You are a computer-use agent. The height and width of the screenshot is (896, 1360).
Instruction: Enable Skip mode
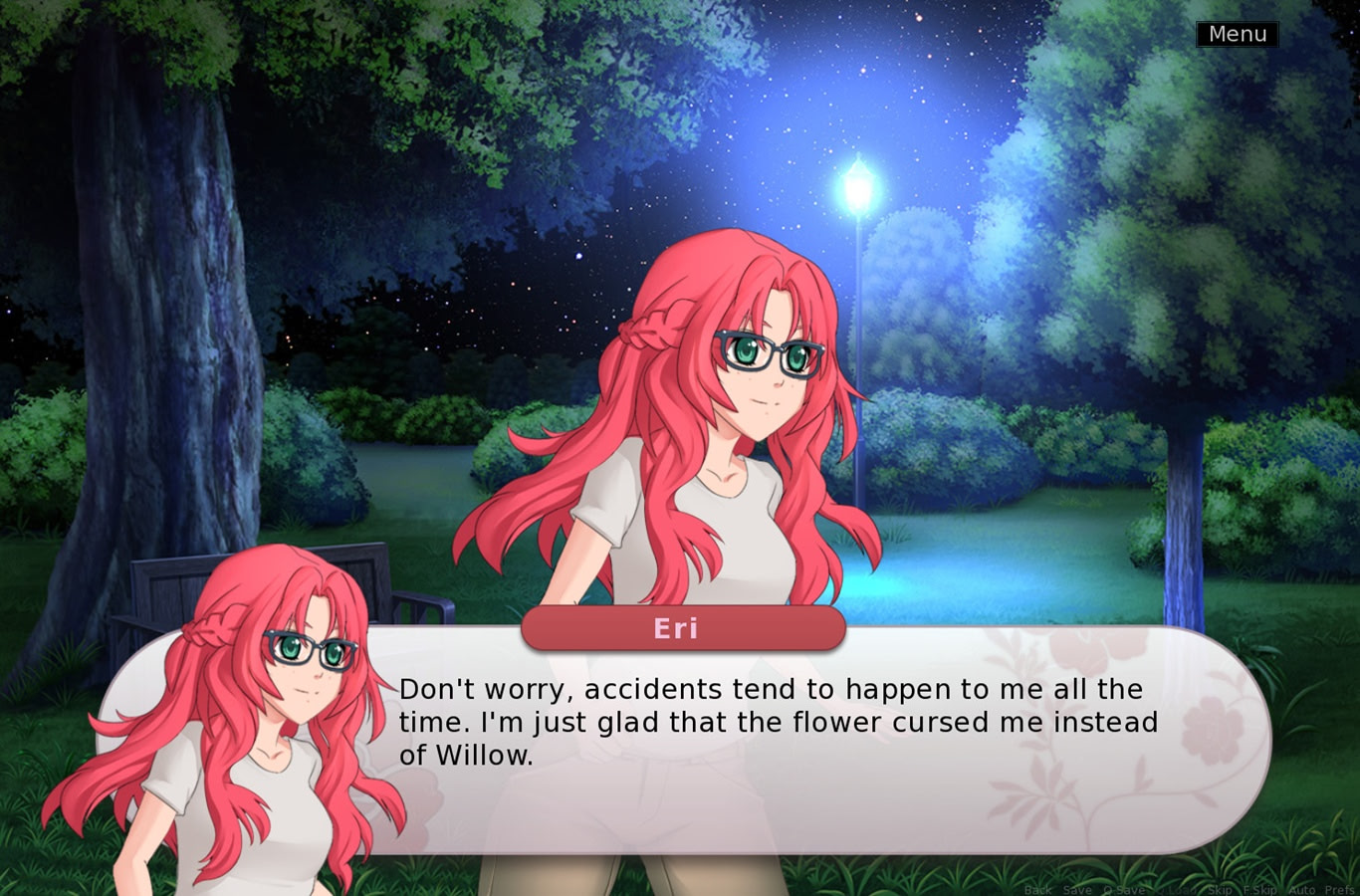tap(1220, 889)
